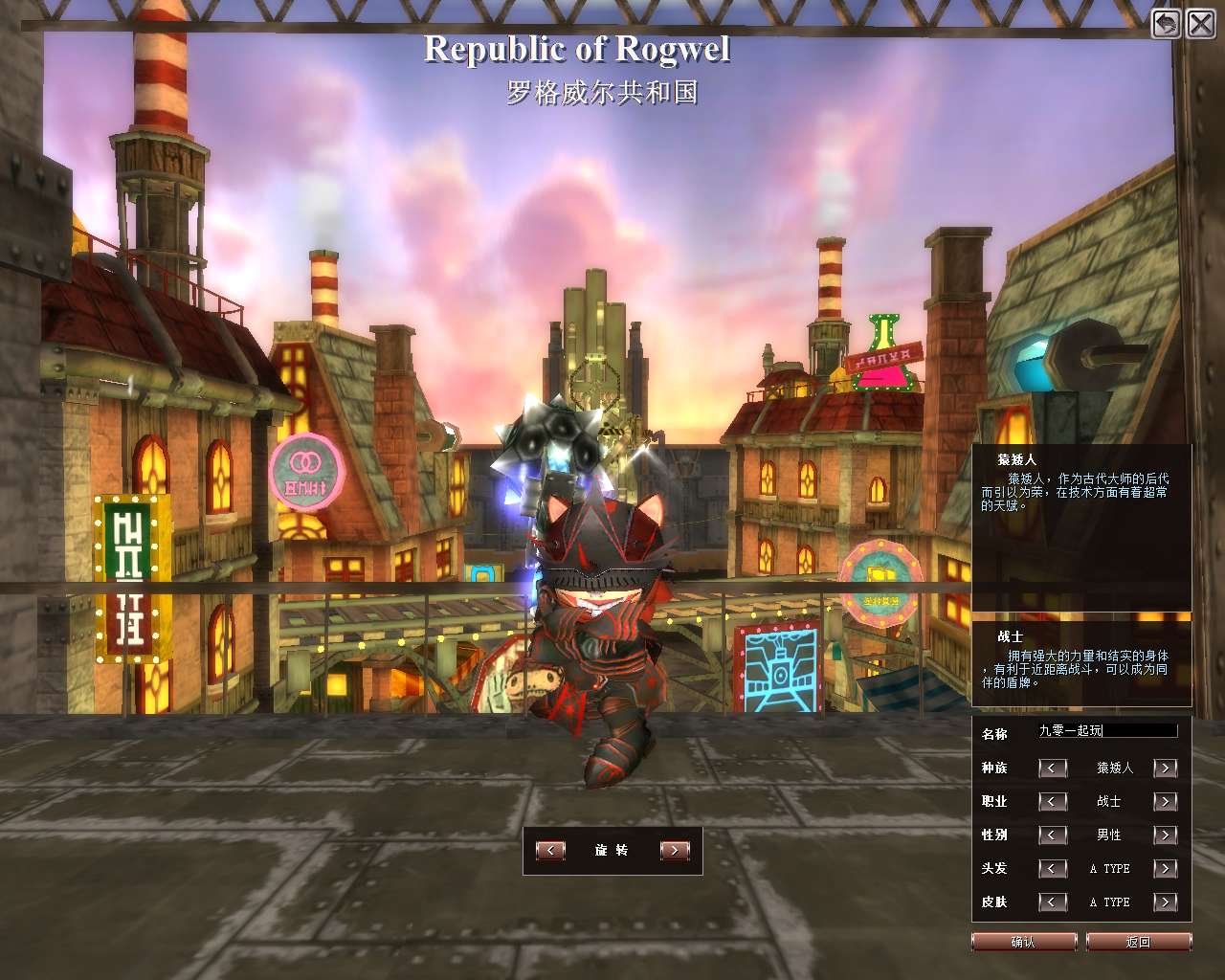Click the left arrow on the 头发 A TYPE row
Viewport: 1225px width, 980px height.
click(x=1053, y=868)
